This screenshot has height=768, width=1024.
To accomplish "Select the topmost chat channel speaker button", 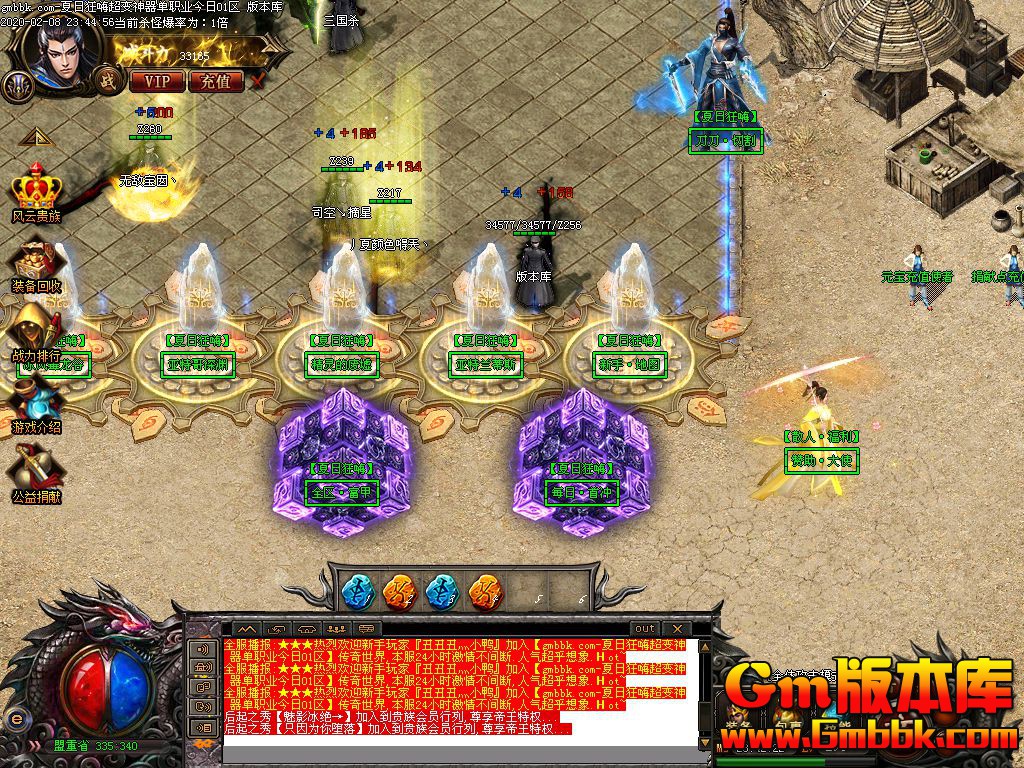I will click(204, 649).
